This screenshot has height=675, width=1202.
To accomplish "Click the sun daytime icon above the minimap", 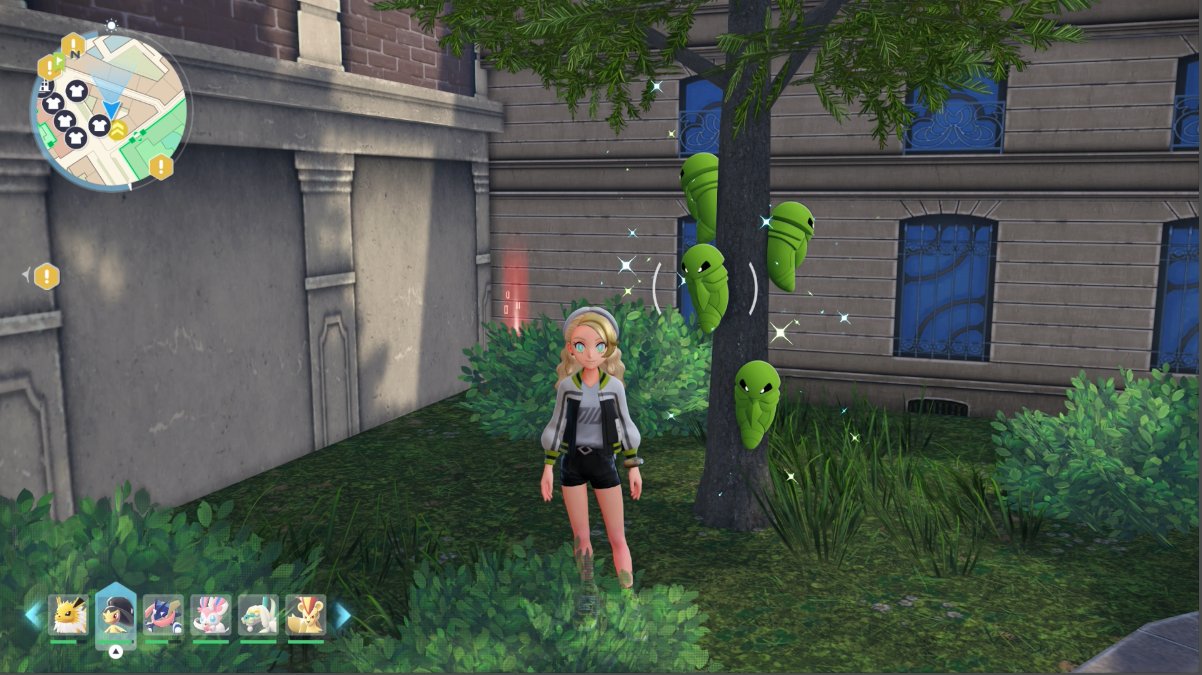I will coord(111,25).
